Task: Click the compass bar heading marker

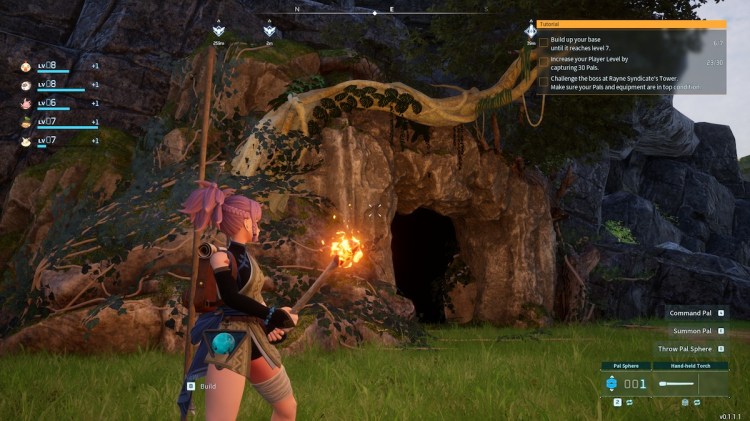Action: click(x=375, y=13)
